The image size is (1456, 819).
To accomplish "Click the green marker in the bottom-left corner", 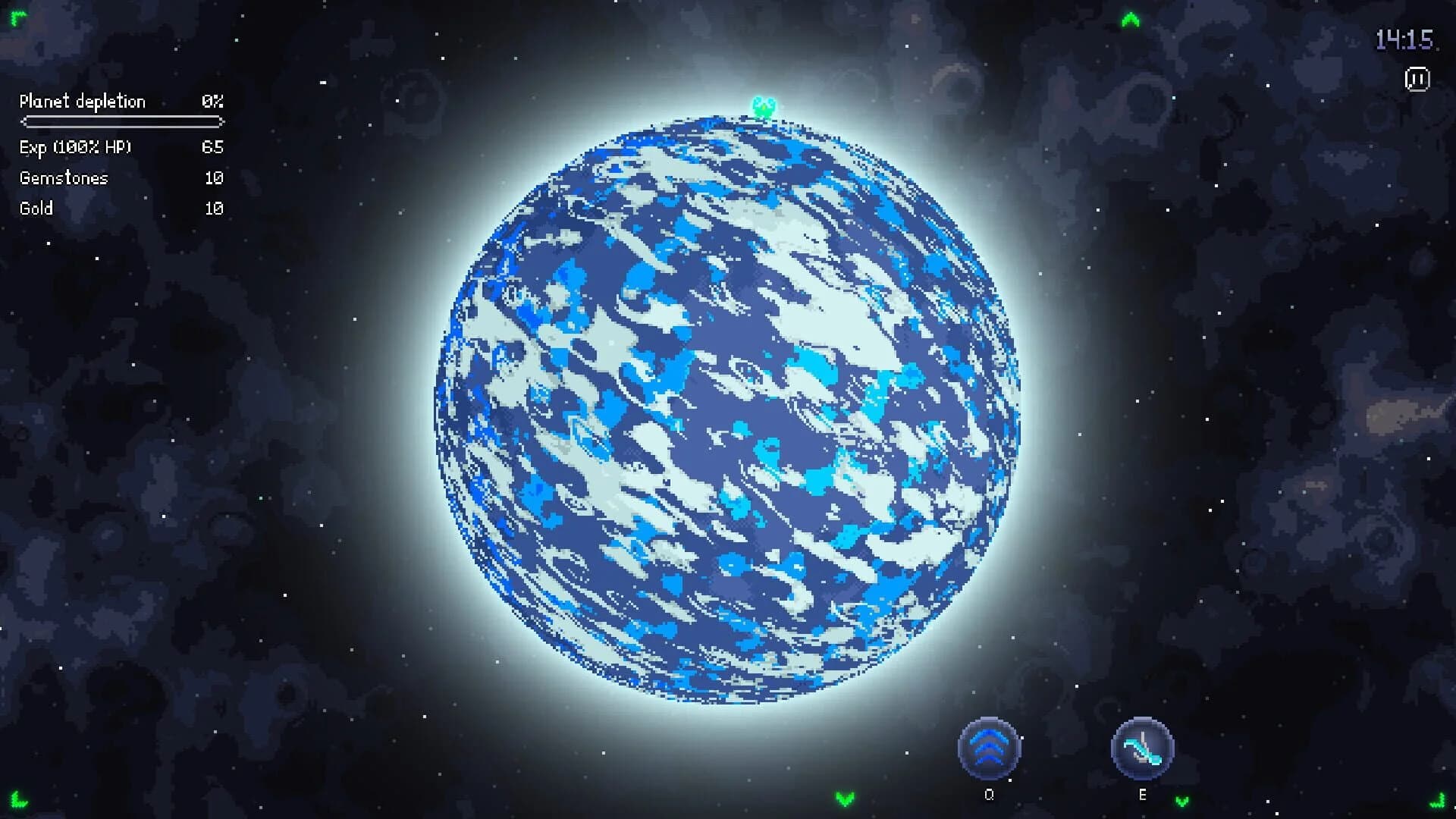I will coord(17,802).
